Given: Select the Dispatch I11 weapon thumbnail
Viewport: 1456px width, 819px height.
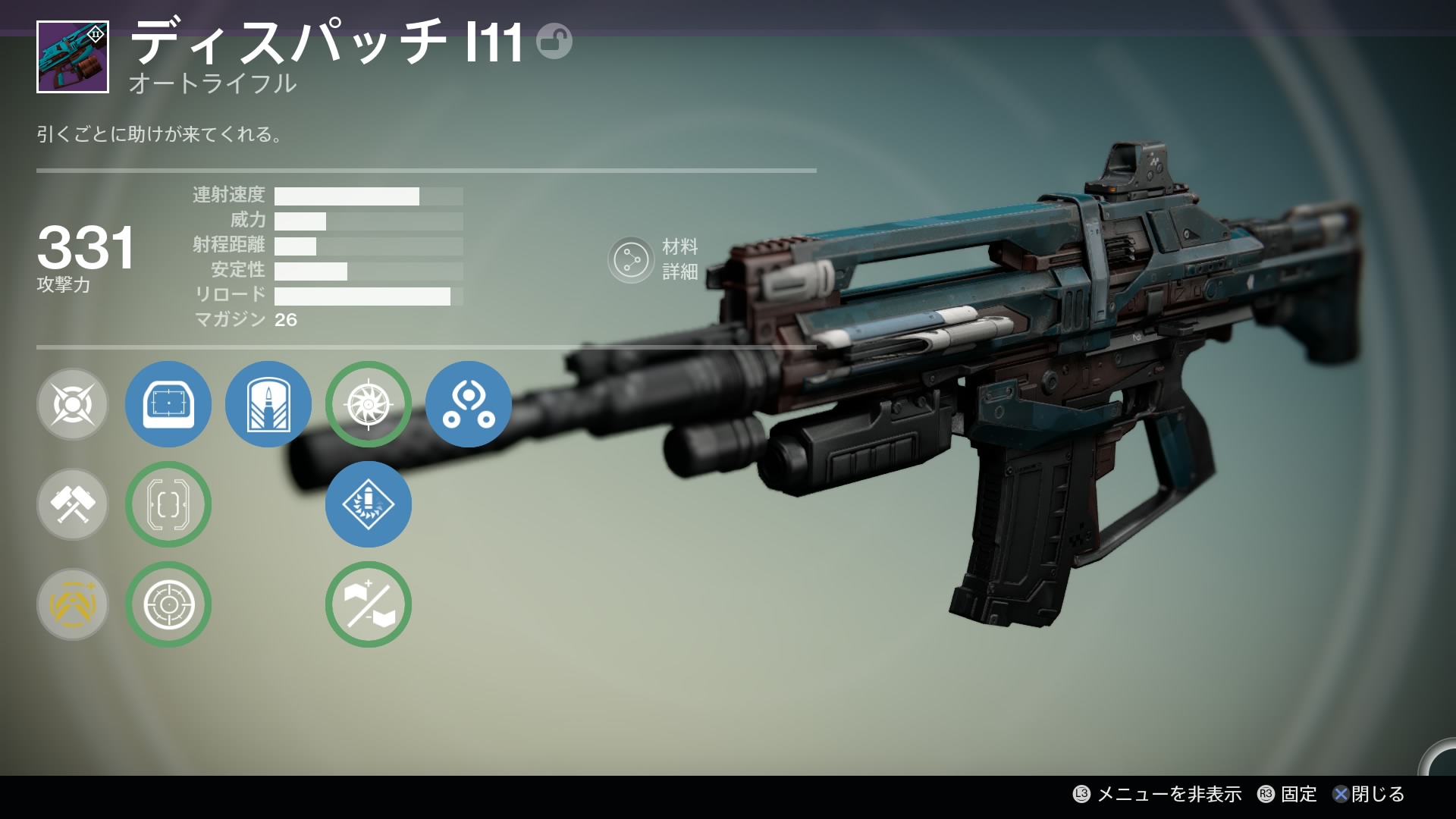Looking at the screenshot, I should pos(73,58).
